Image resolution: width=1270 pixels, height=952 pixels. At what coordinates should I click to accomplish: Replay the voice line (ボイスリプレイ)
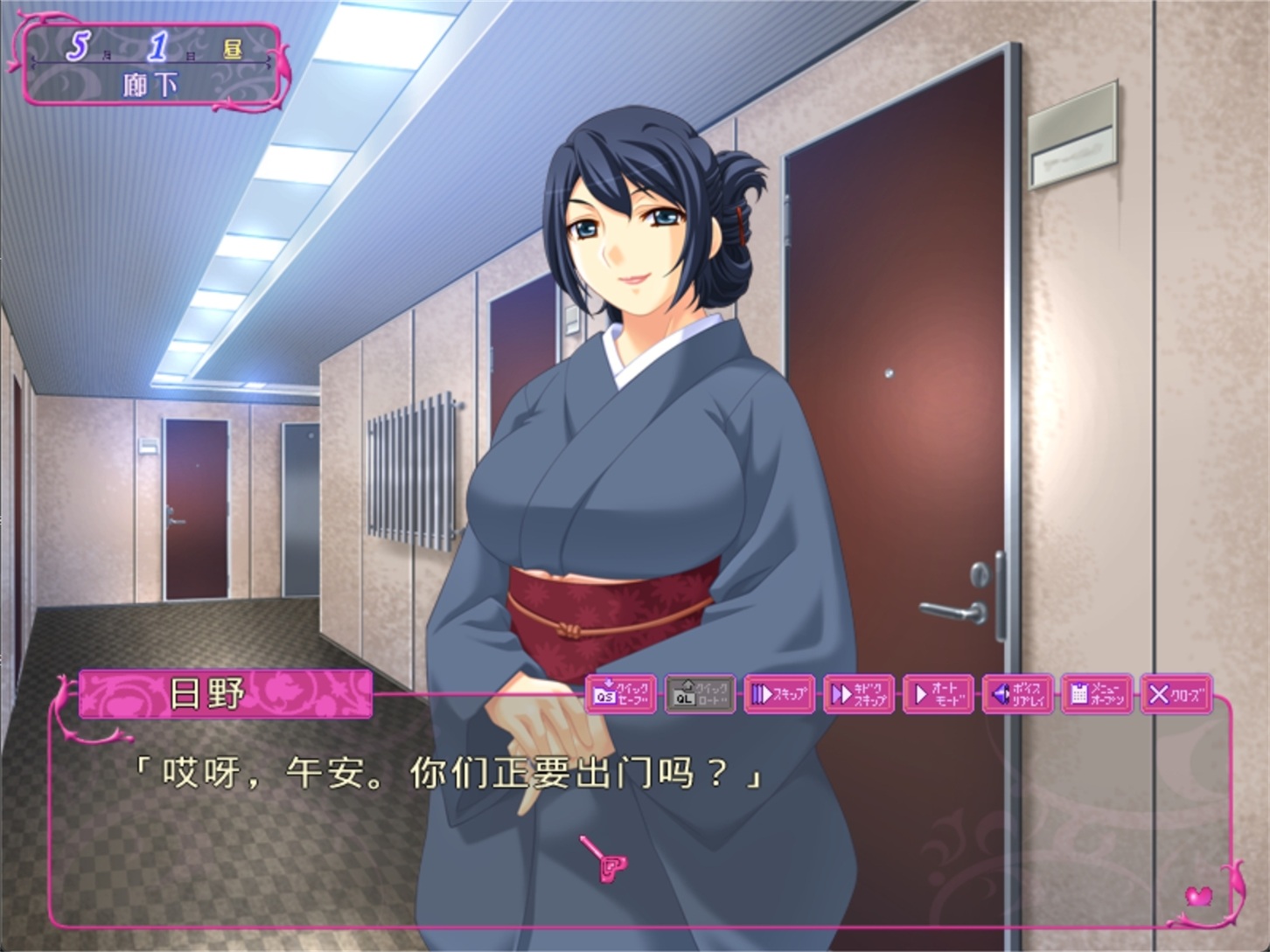(1017, 694)
